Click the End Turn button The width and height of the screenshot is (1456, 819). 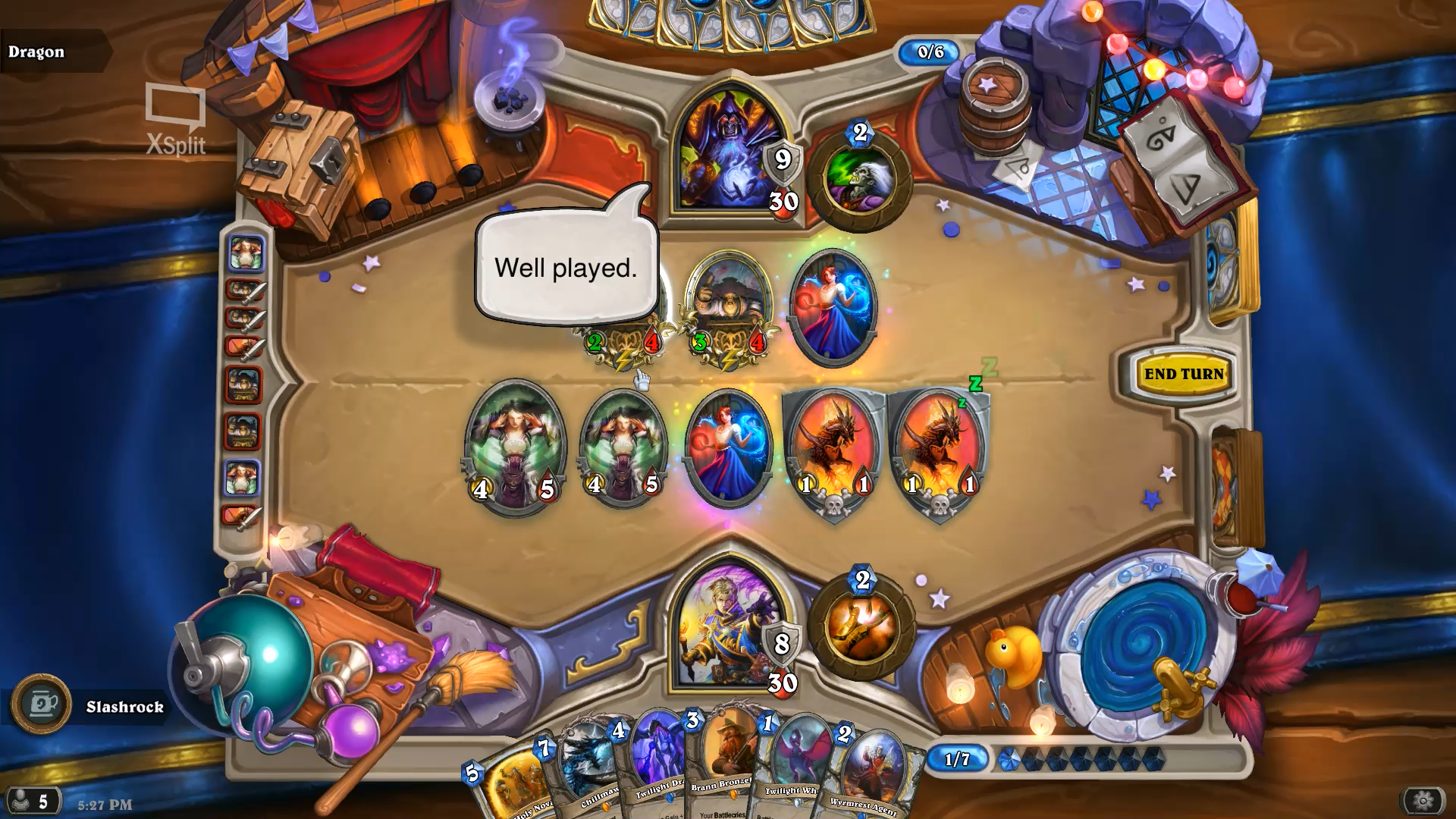tap(1183, 374)
